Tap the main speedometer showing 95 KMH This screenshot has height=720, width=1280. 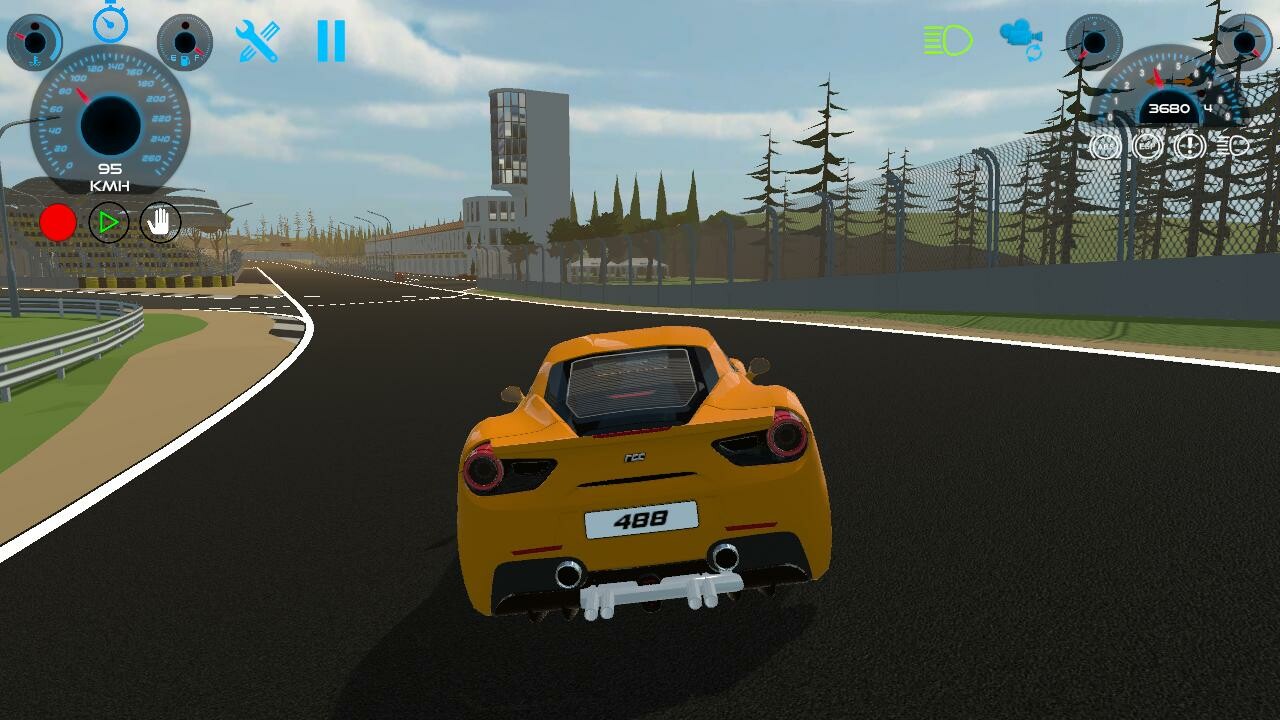click(x=110, y=125)
